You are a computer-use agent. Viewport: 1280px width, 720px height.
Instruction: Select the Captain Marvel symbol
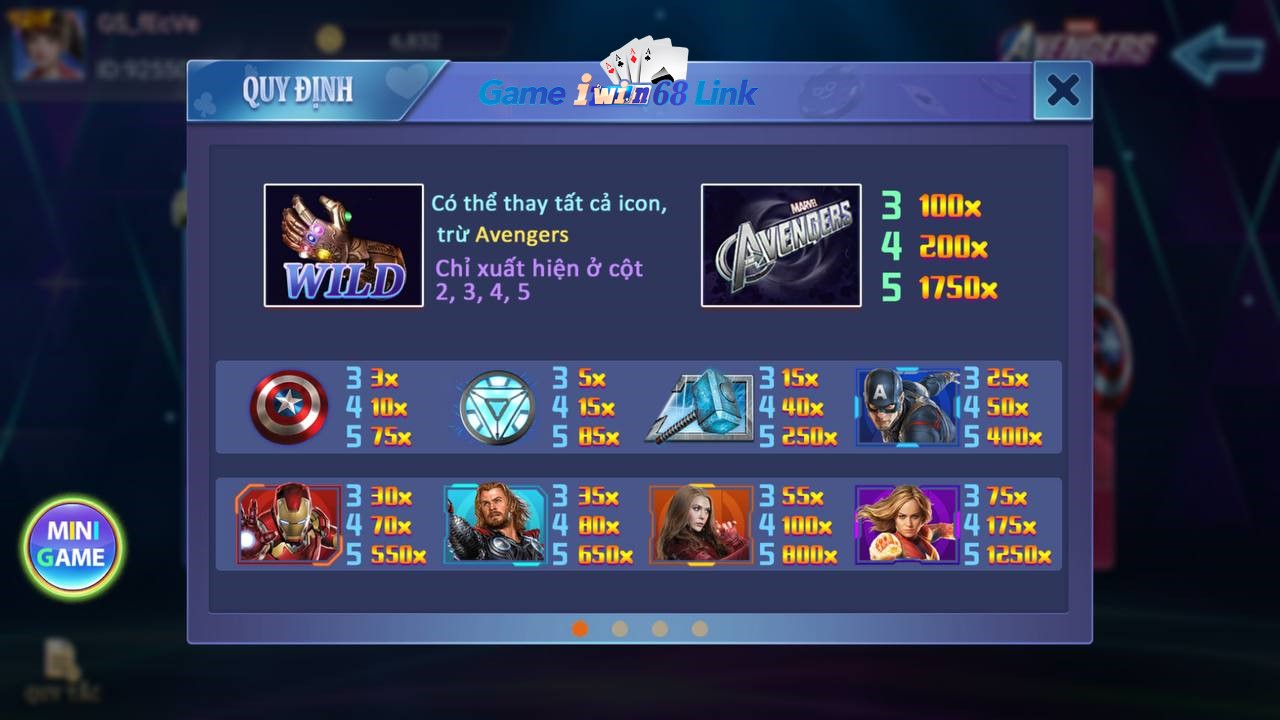[908, 524]
